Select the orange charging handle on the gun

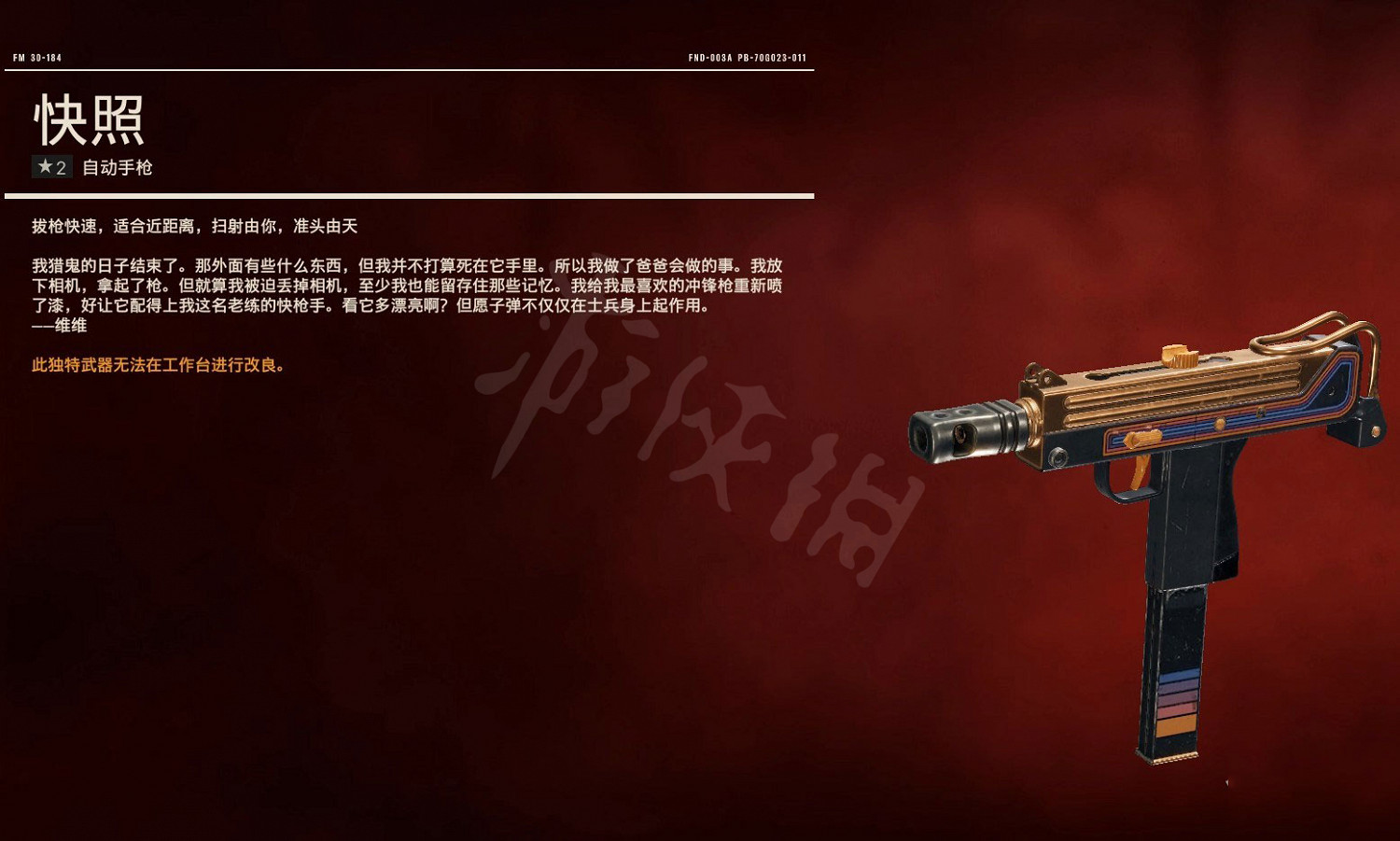pyautogui.click(x=1181, y=357)
